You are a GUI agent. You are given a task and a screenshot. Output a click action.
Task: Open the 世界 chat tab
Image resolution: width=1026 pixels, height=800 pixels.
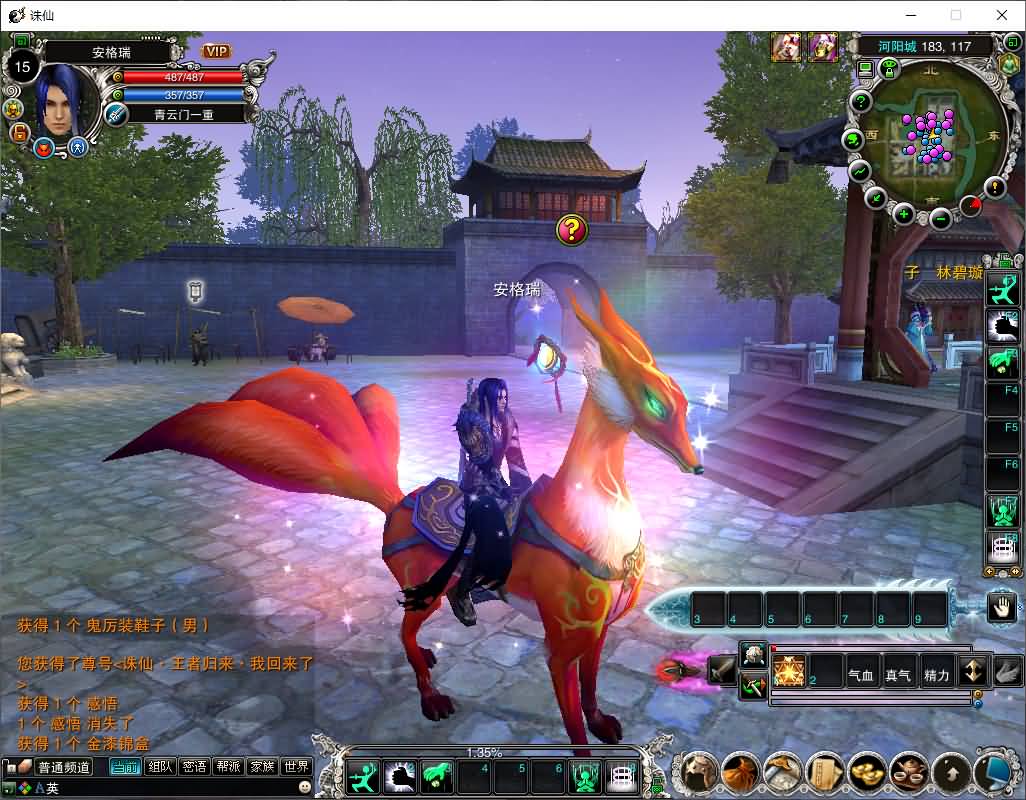pyautogui.click(x=296, y=767)
